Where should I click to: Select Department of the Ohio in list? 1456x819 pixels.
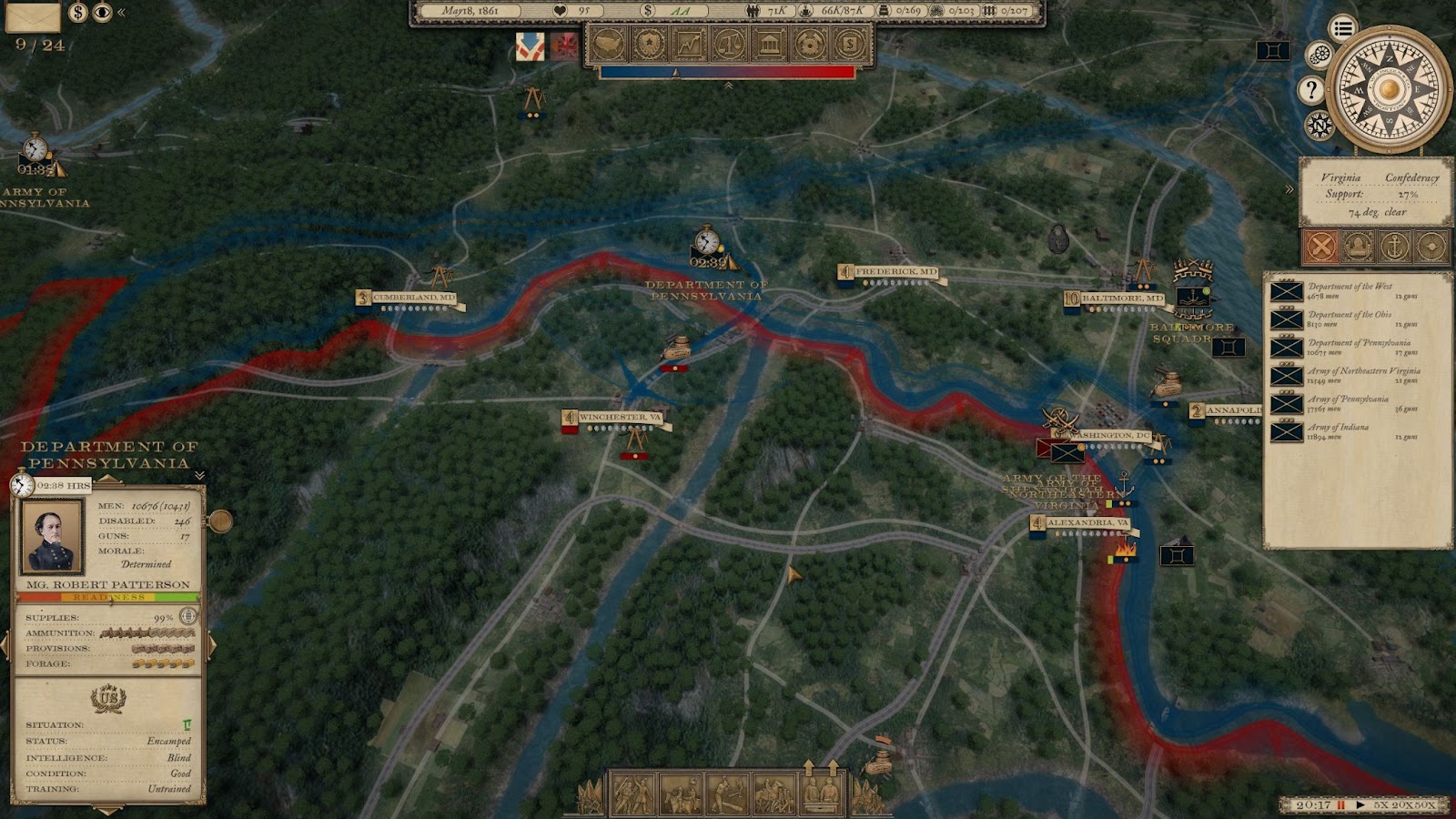(1349, 319)
